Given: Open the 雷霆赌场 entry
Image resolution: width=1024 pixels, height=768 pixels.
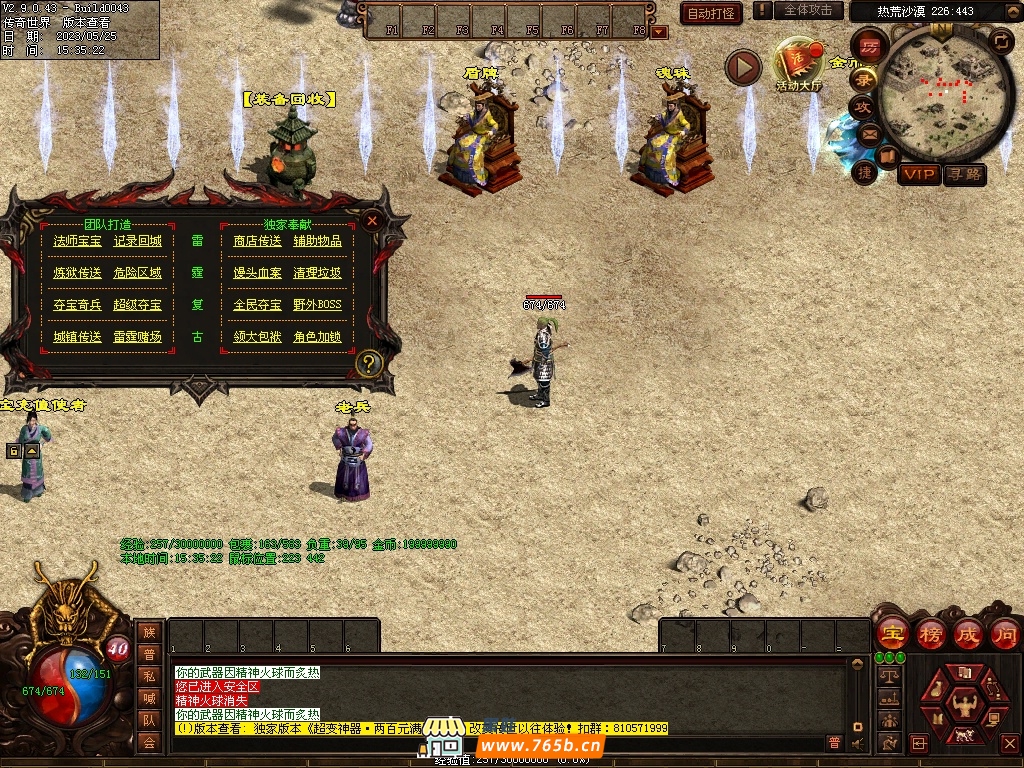Looking at the screenshot, I should pos(137,337).
